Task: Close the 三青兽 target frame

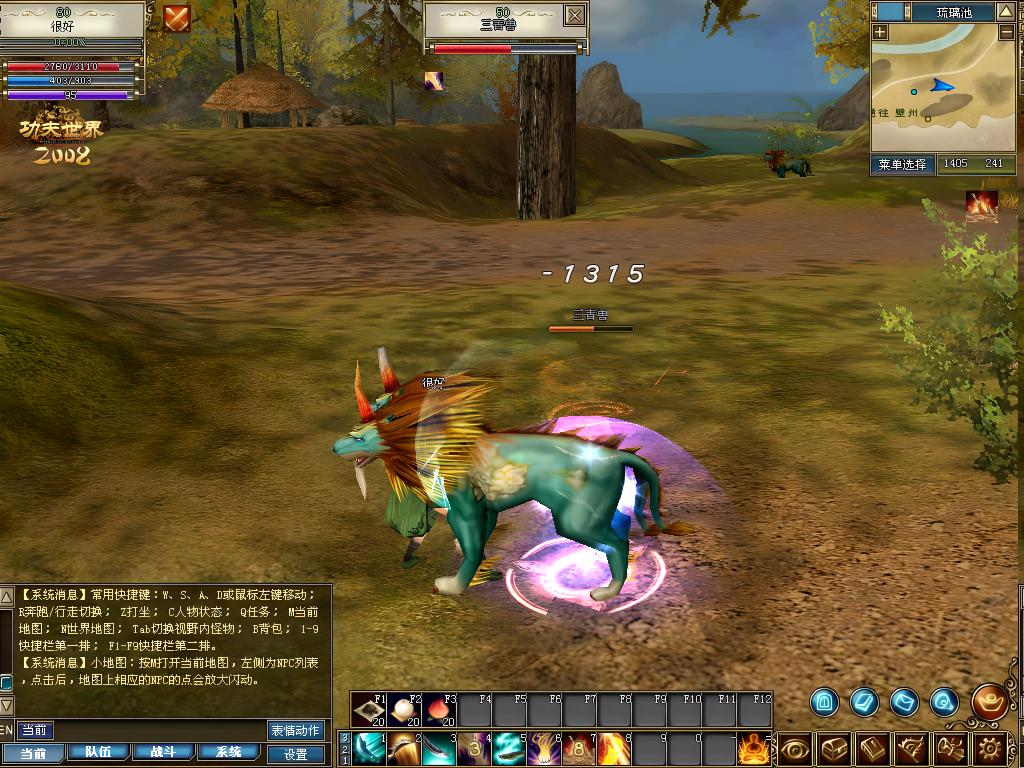Action: (x=574, y=15)
